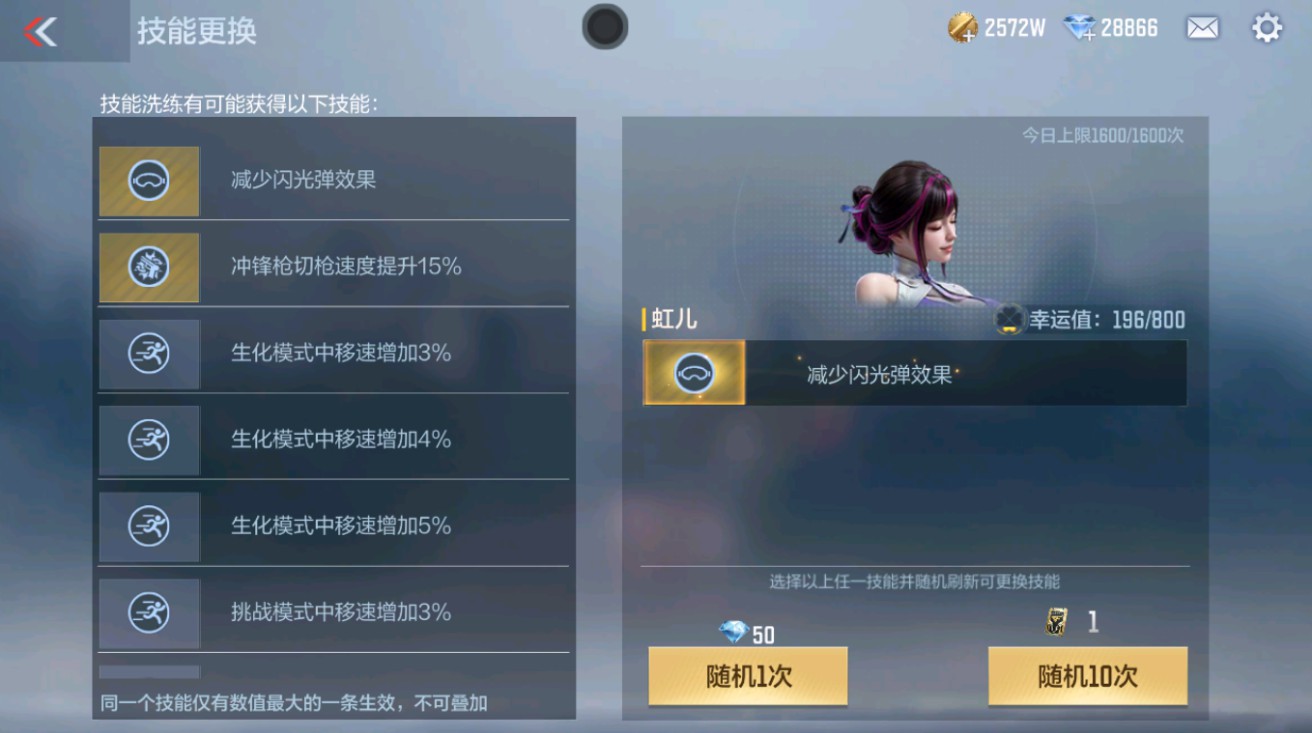Image resolution: width=1312 pixels, height=733 pixels.
Task: Click the runner icon for 挑战模式中移速增加3%
Action: tap(148, 613)
